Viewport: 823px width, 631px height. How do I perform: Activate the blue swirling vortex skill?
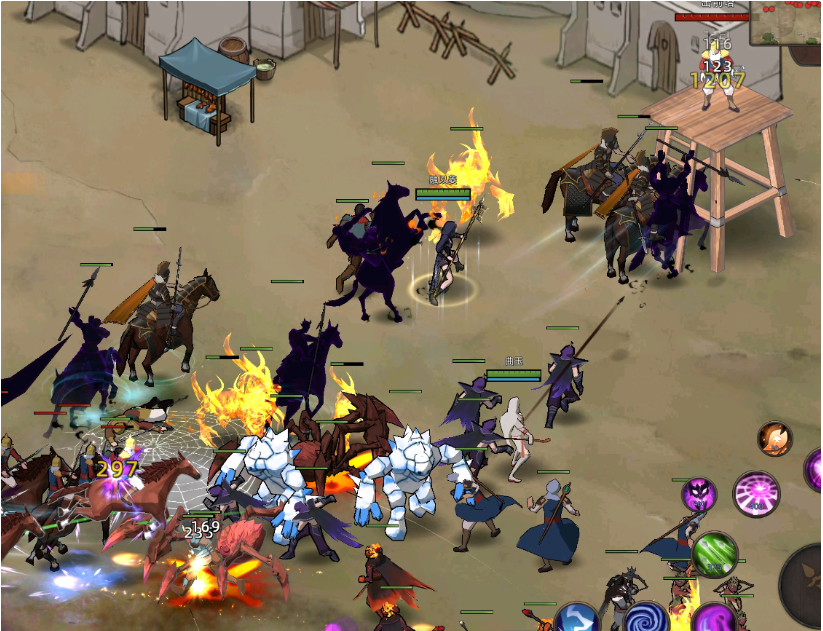[x=645, y=619]
